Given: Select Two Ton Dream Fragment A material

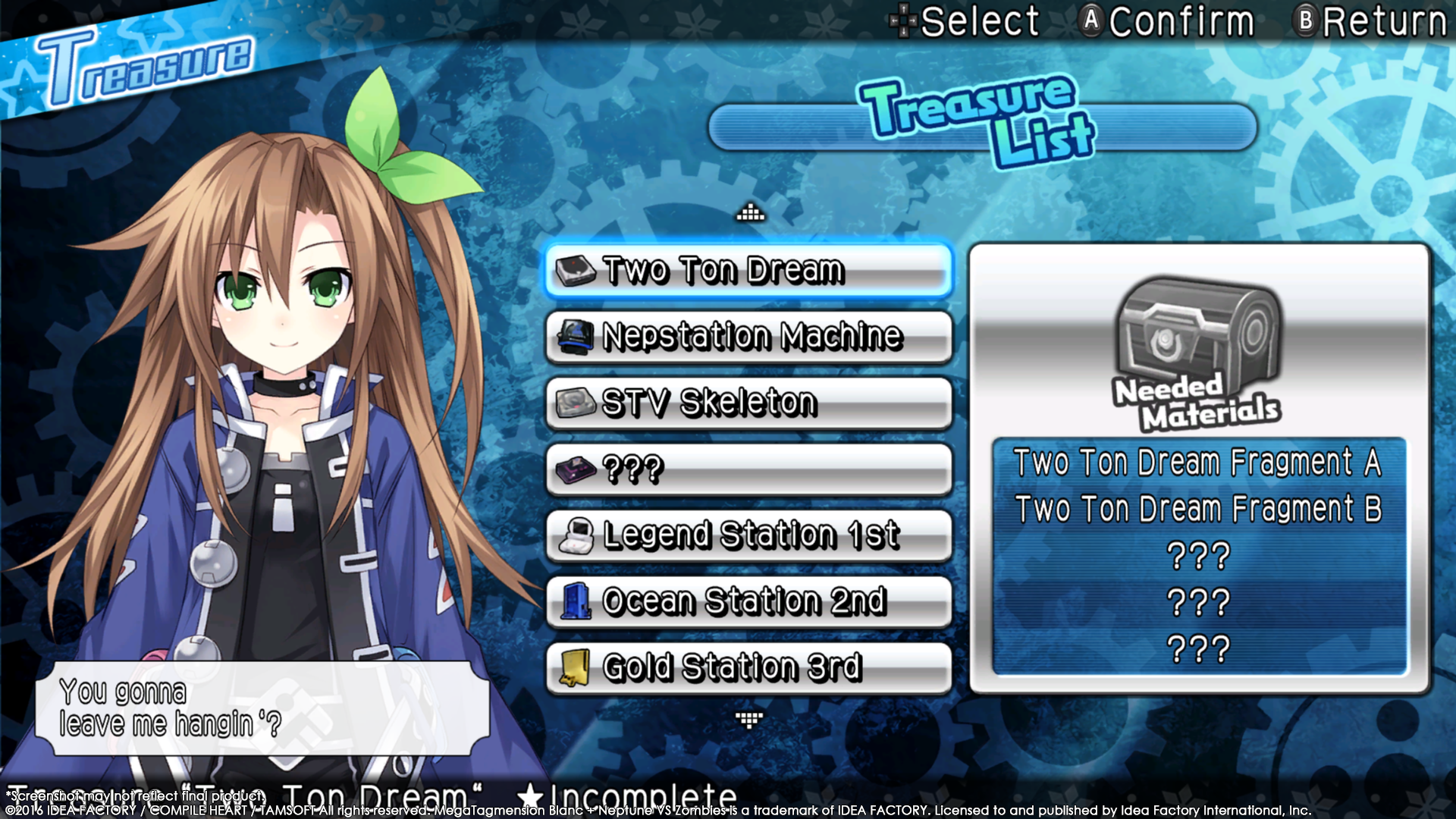Looking at the screenshot, I should pyautogui.click(x=1198, y=462).
